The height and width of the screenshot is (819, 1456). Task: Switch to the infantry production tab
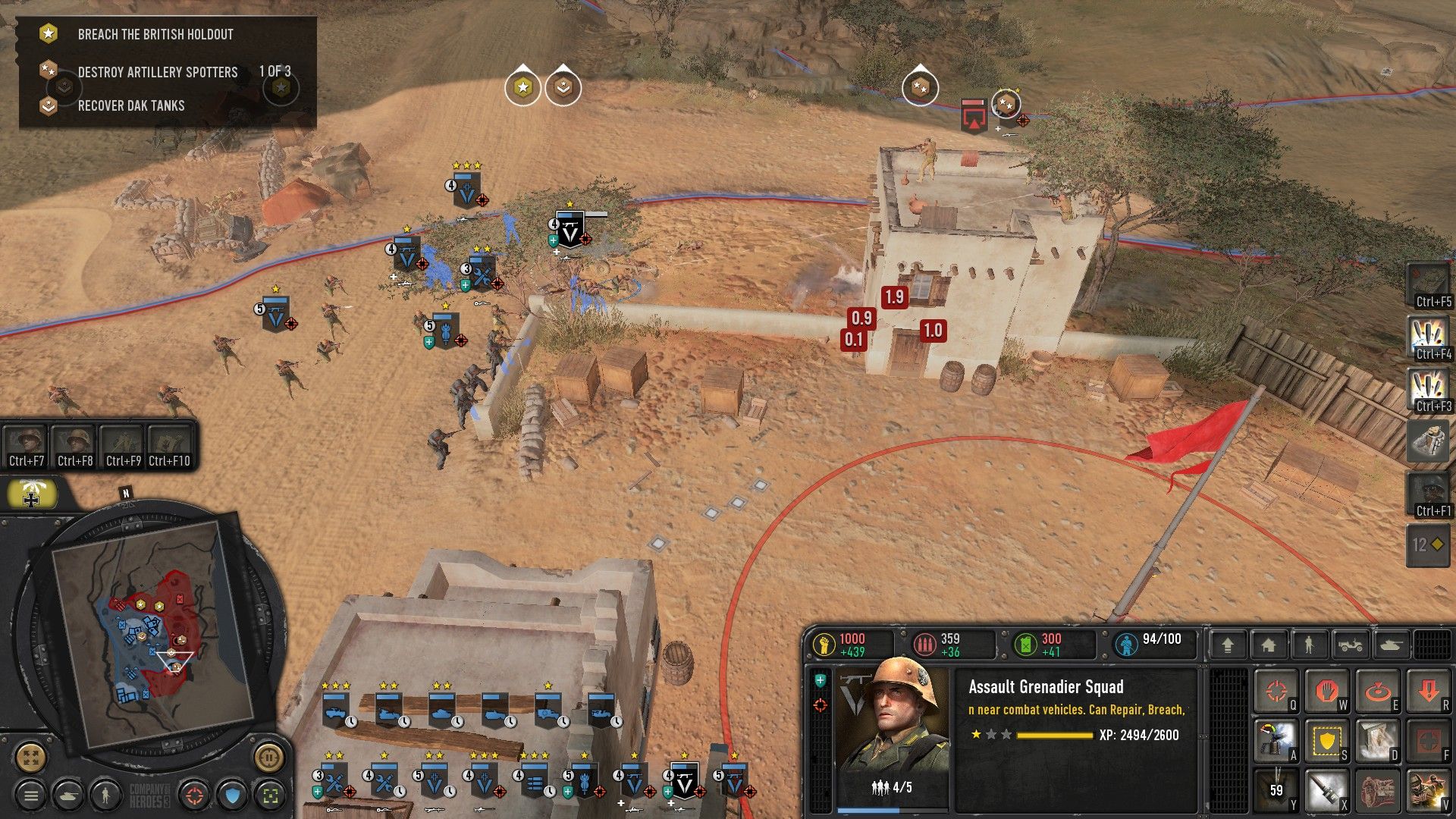pyautogui.click(x=1309, y=645)
